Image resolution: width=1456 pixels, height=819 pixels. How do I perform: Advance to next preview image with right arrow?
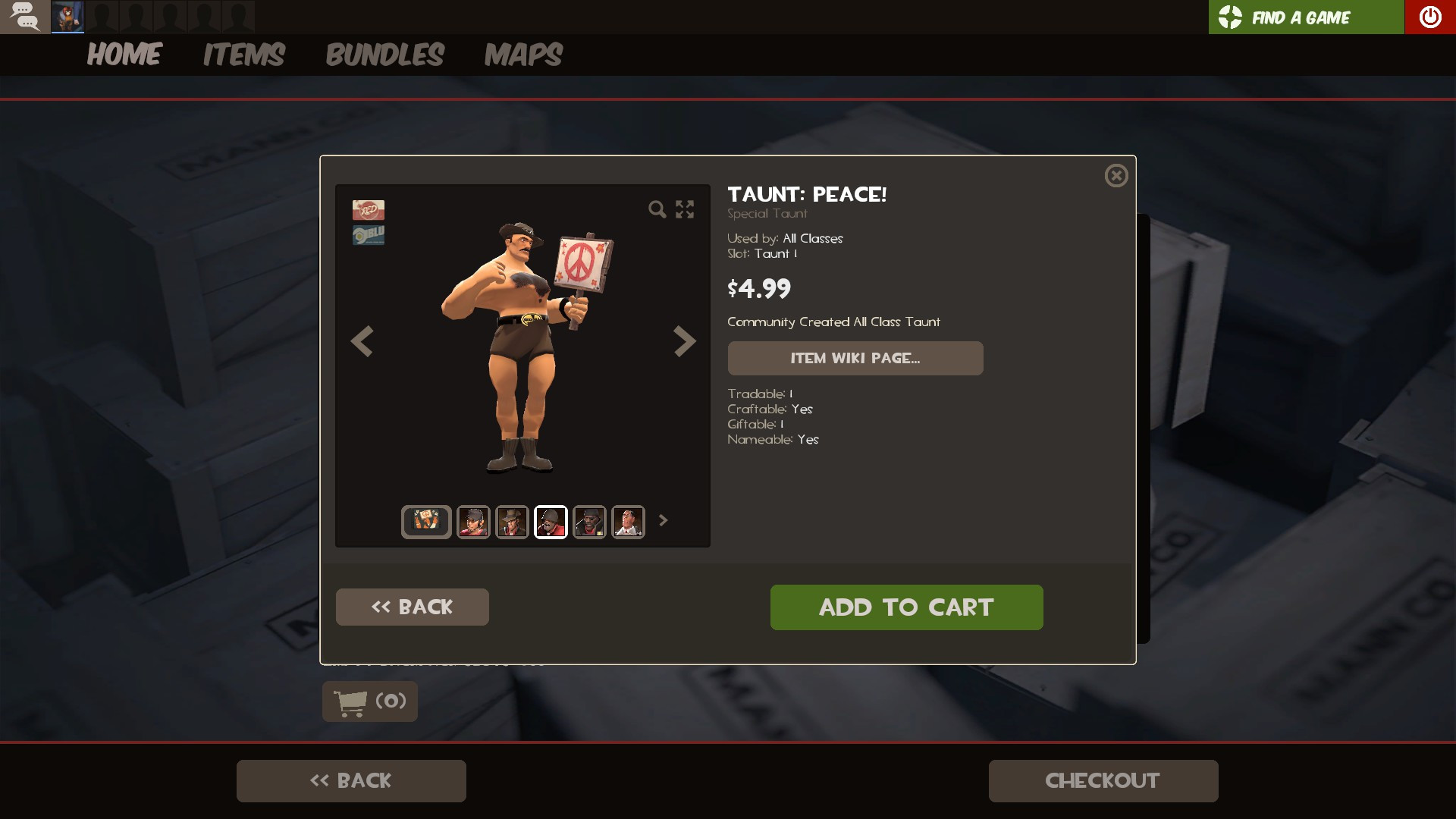tap(685, 341)
